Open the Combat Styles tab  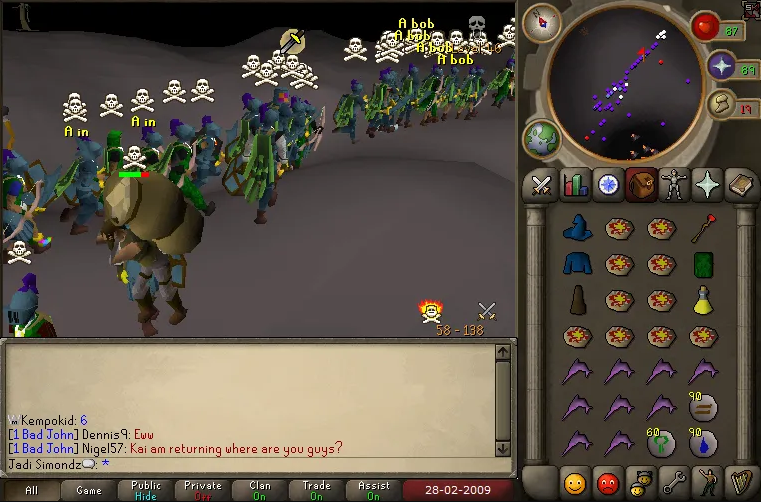(x=542, y=184)
